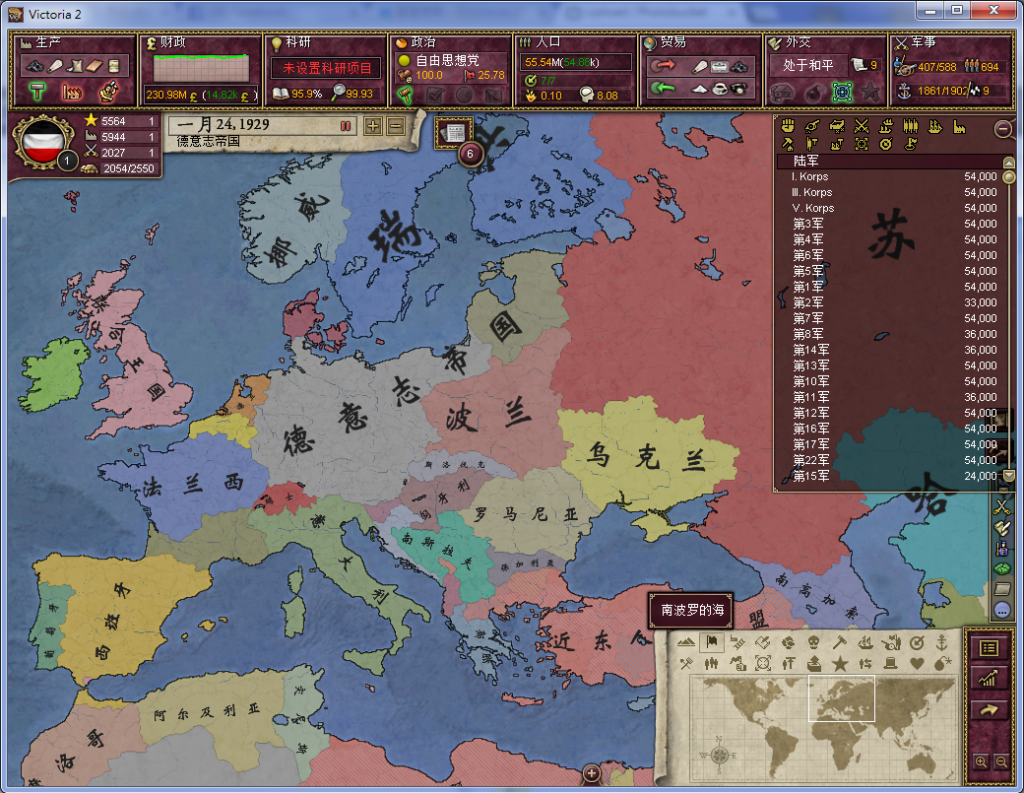The image size is (1024, 793).
Task: Zoom in with the magnifier plus button
Action: 981,762
